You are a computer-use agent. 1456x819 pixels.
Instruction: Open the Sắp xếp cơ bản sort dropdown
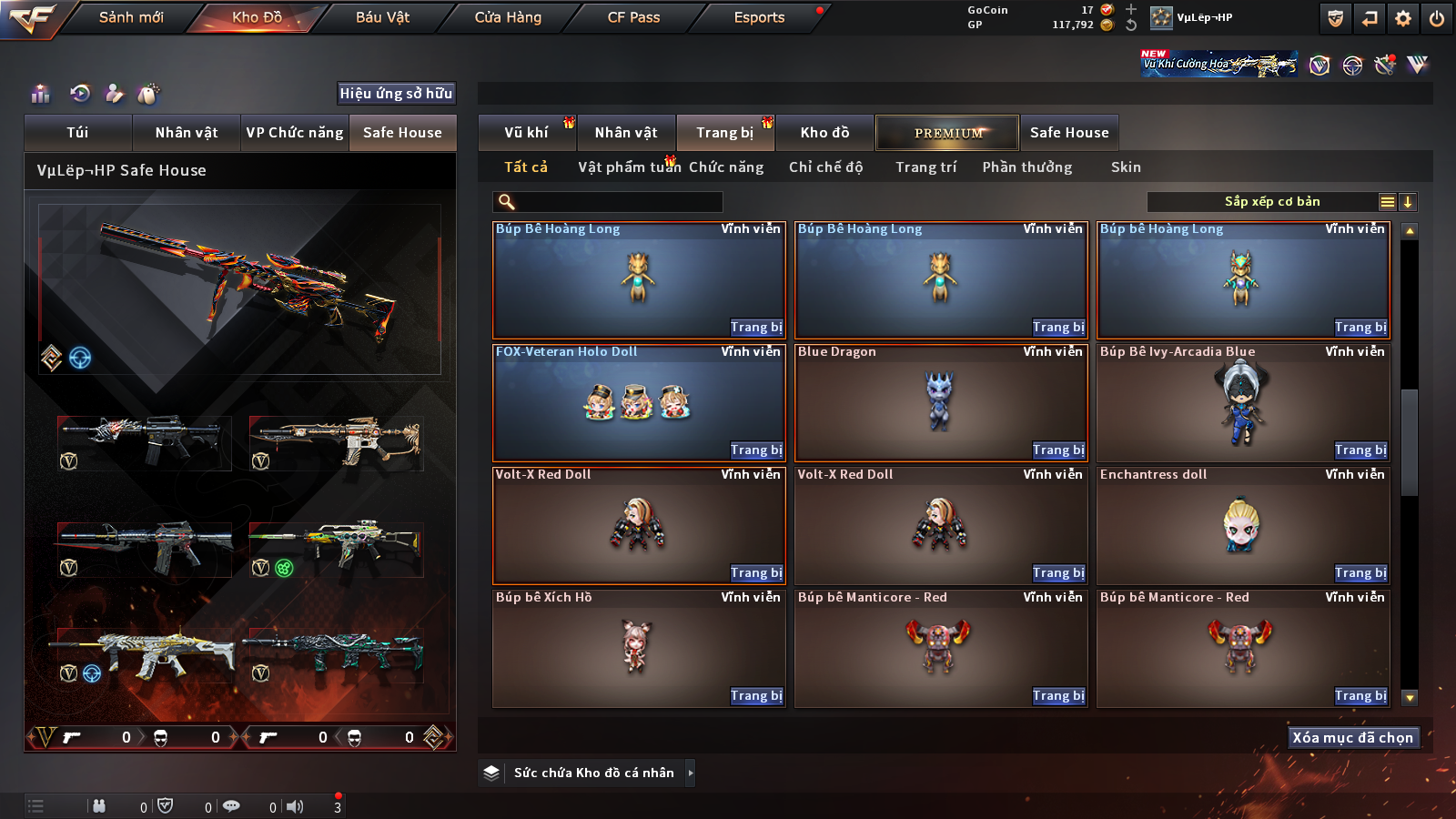tap(1271, 202)
